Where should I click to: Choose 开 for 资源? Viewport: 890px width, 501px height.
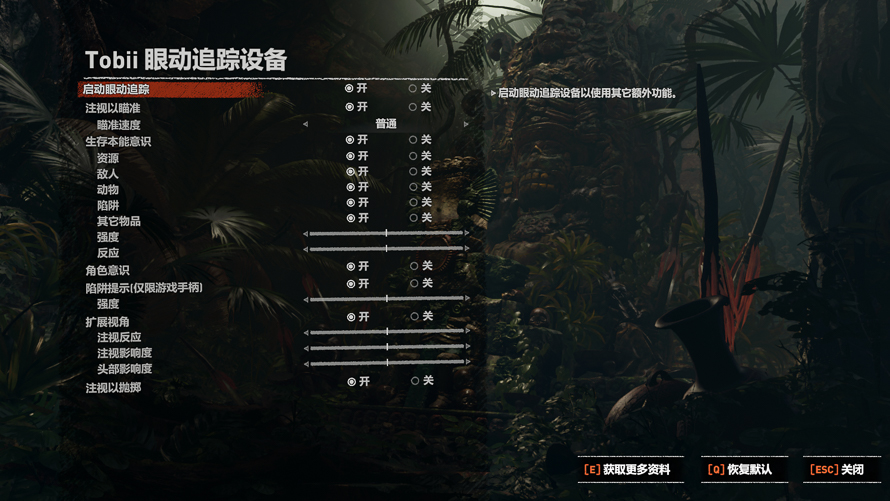pos(350,156)
